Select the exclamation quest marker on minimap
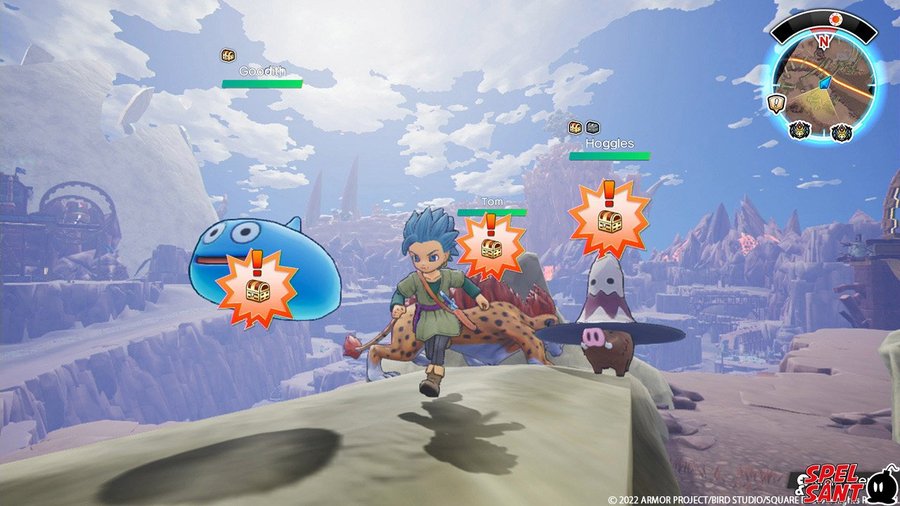Screen dimensions: 900x506 774,102
